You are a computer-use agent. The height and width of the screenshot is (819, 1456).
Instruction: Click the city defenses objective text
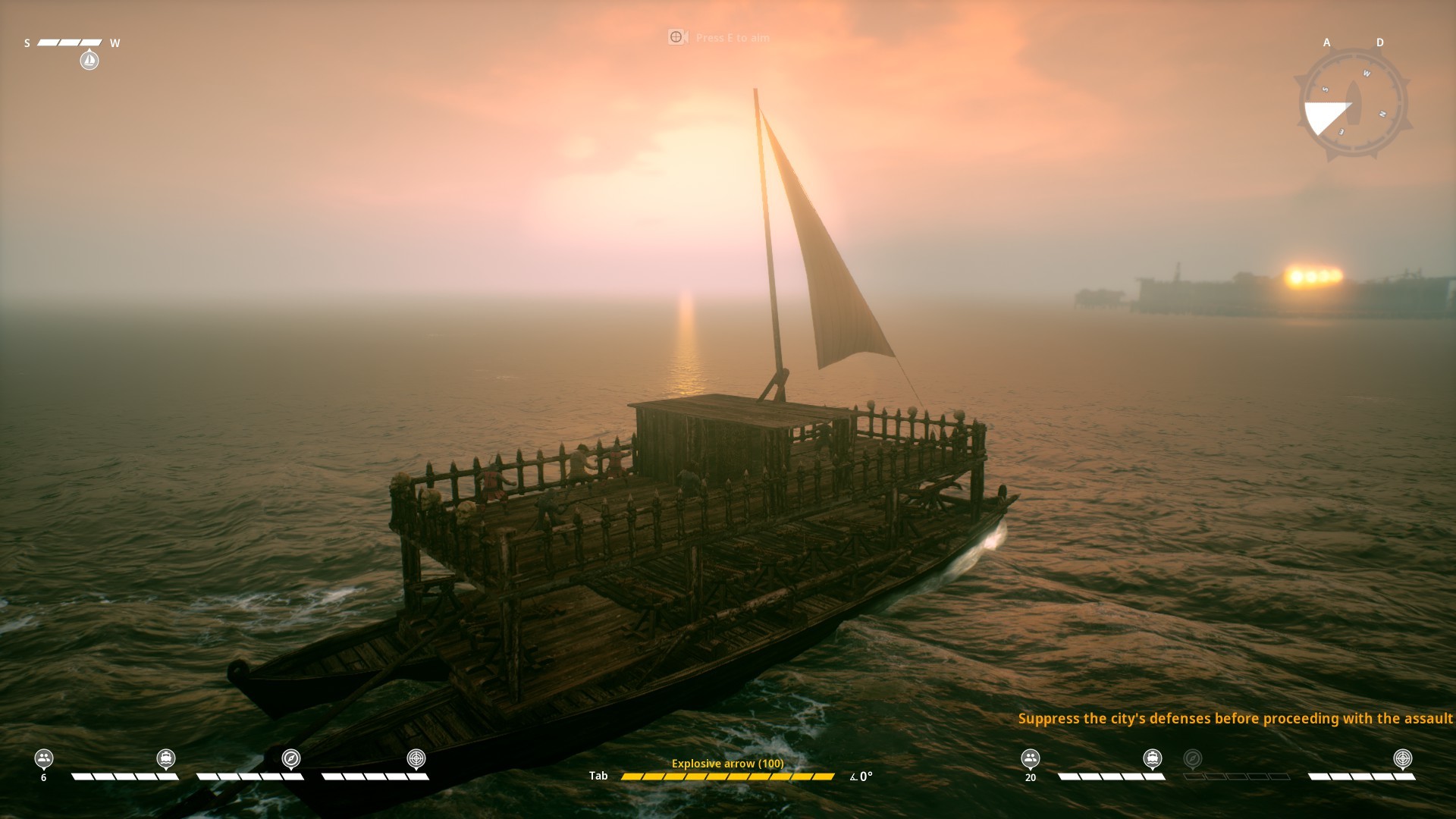(1235, 718)
